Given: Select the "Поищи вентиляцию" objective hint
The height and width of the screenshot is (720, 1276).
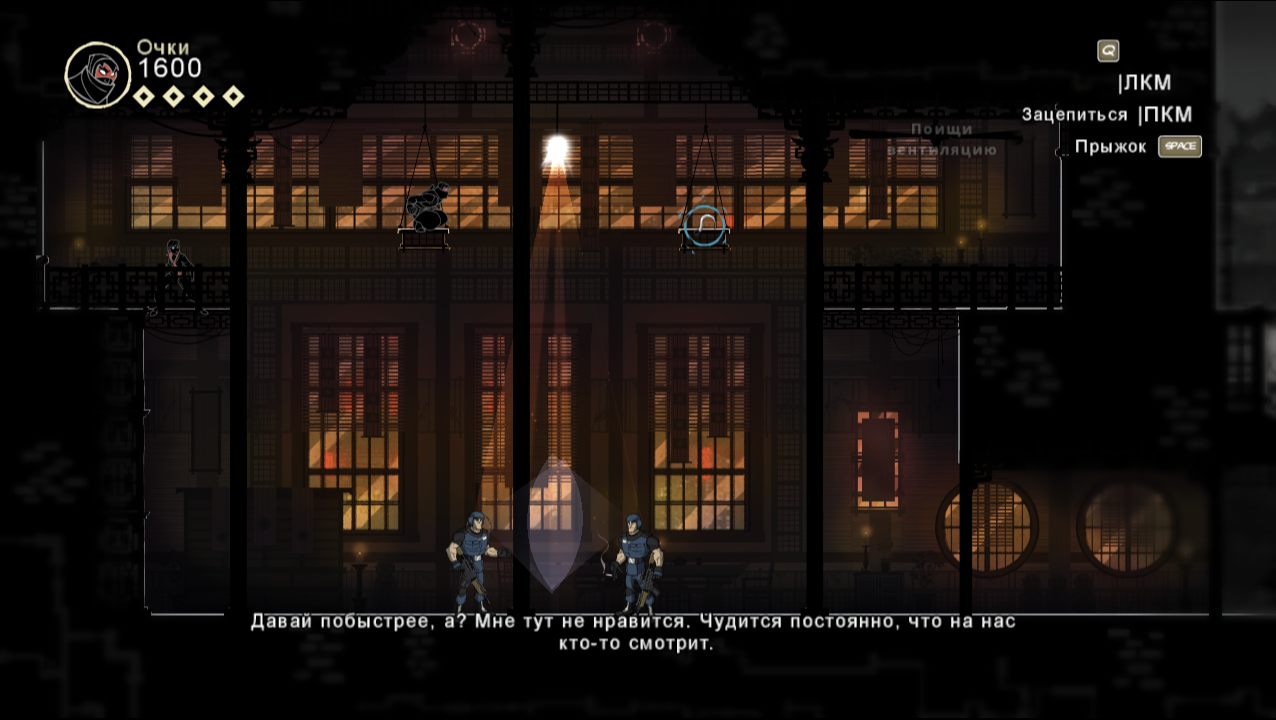Looking at the screenshot, I should pyautogui.click(x=941, y=140).
